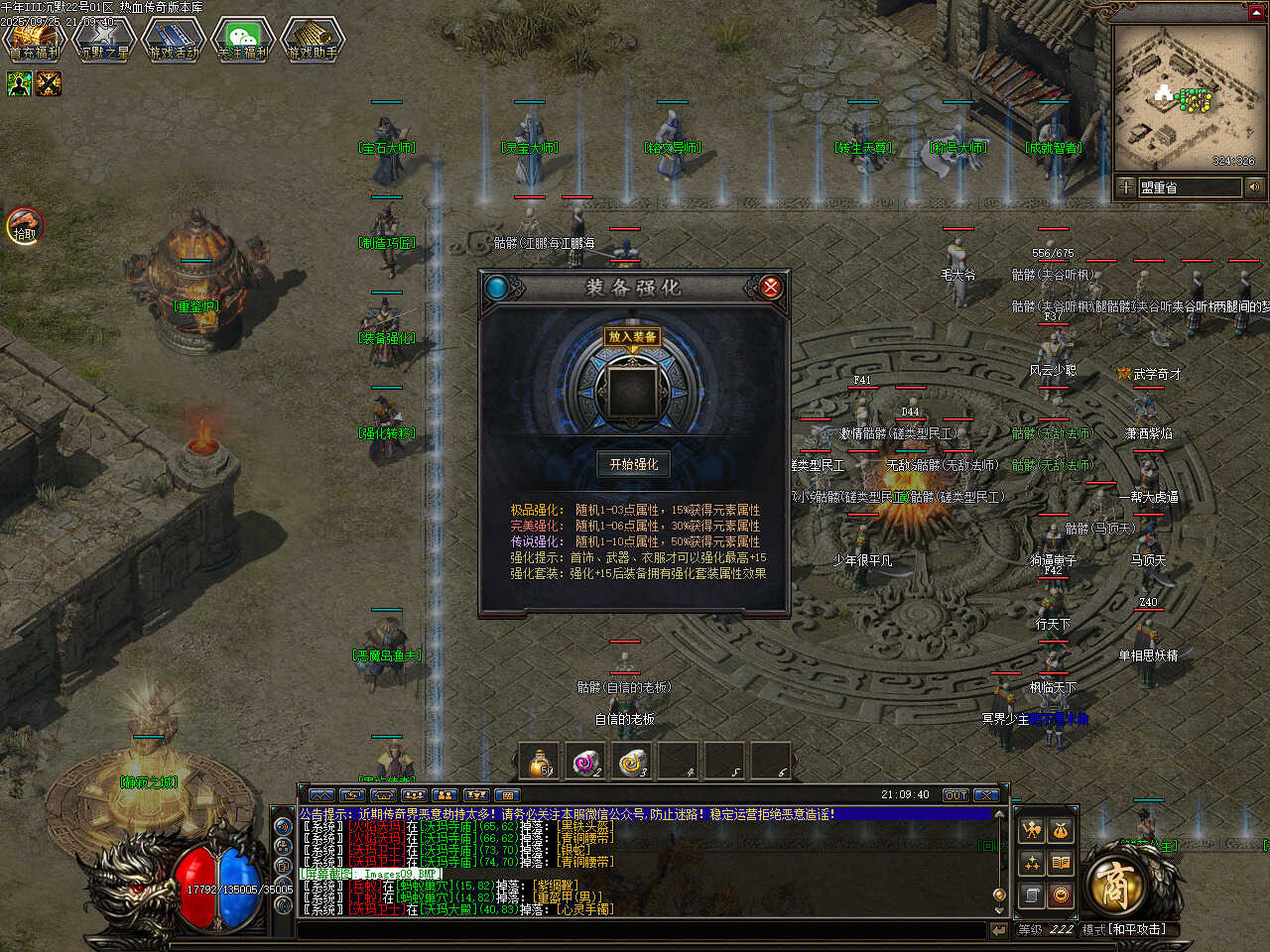Close the 装备强化 enhancement window
1270x952 pixels.
click(x=770, y=288)
